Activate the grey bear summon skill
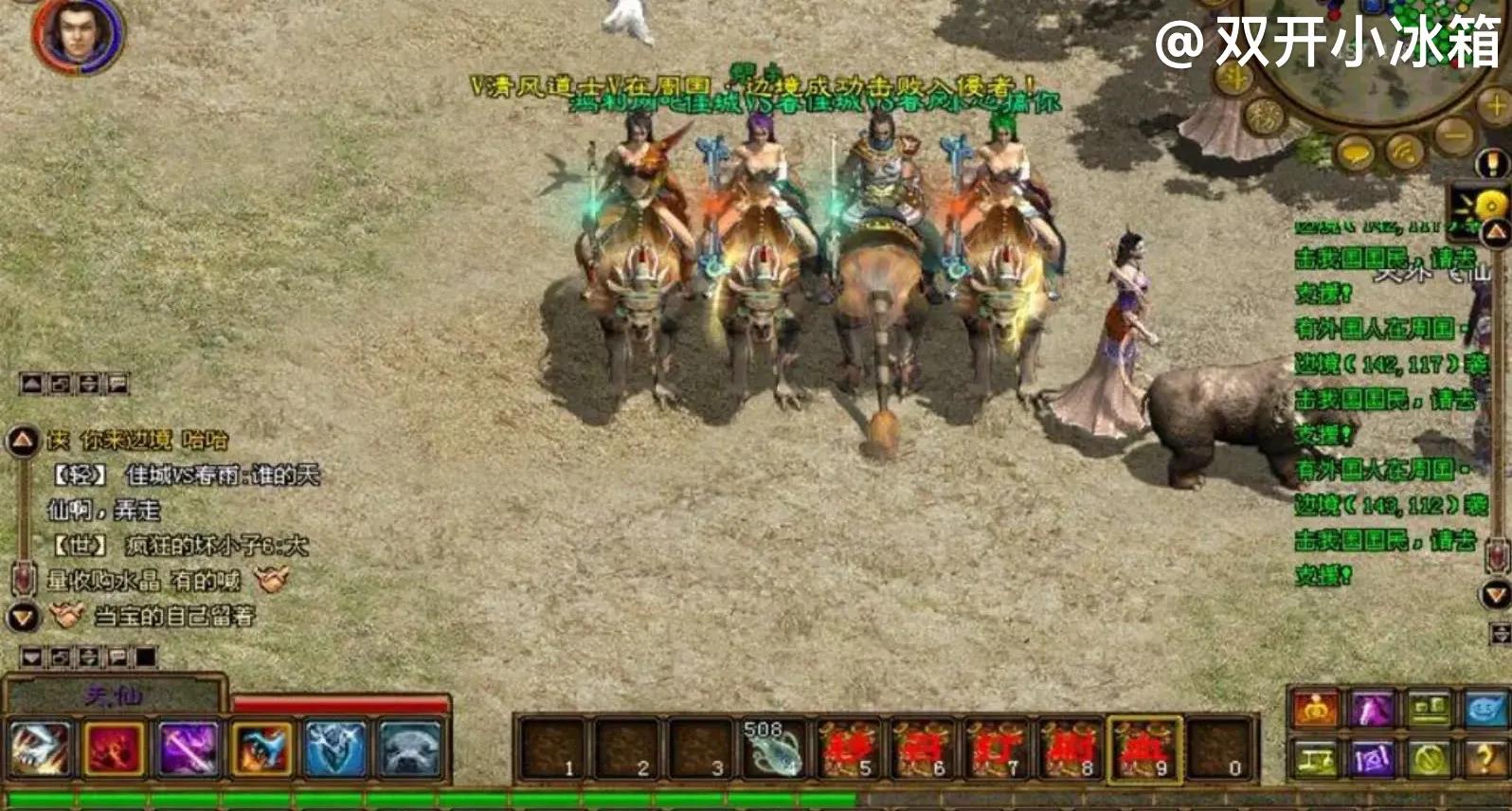Viewport: 1512px width, 811px height. coord(410,749)
